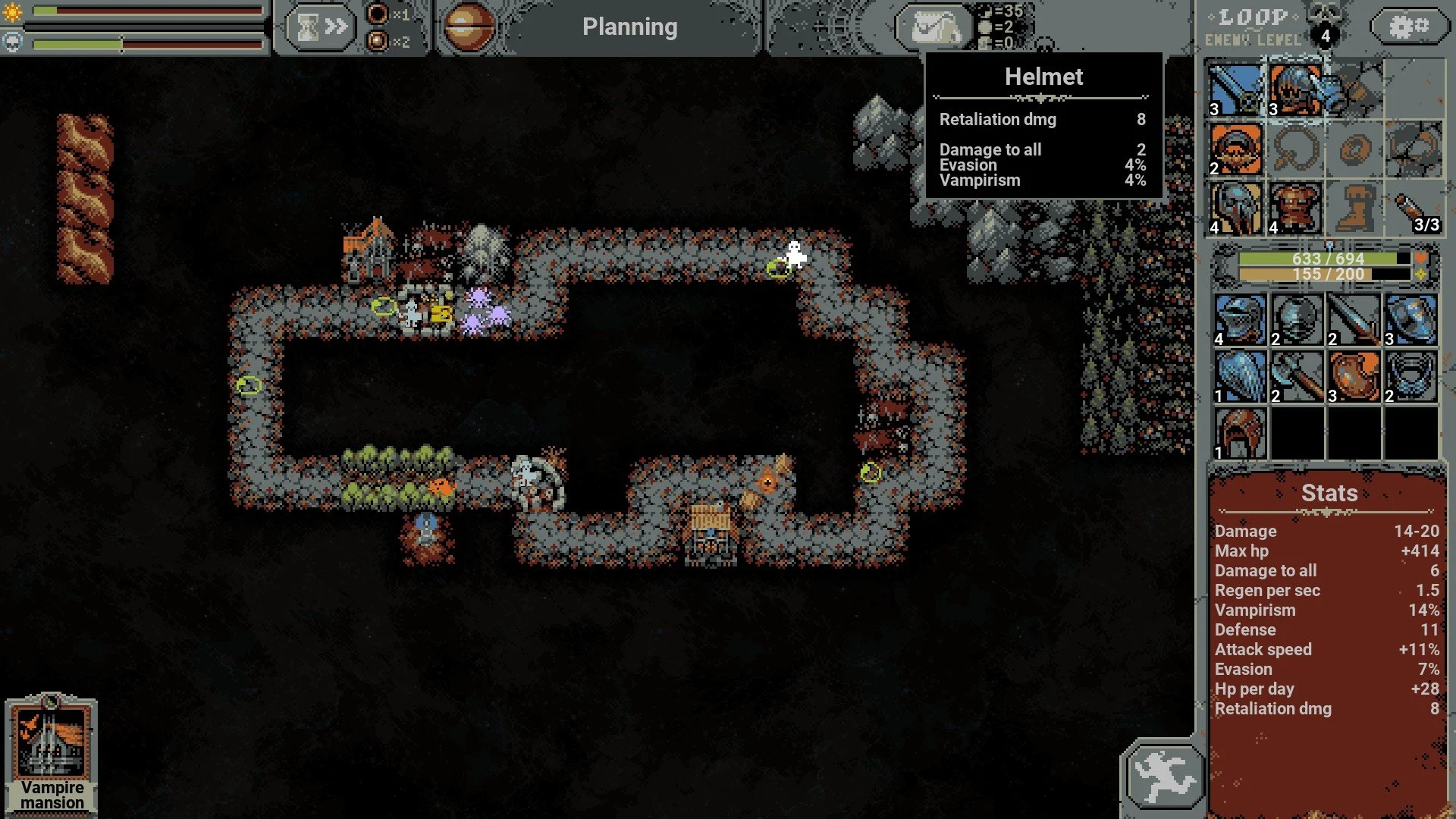This screenshot has width=1456, height=819.
Task: Pick the level 2 sword in inventory
Action: point(1354,319)
